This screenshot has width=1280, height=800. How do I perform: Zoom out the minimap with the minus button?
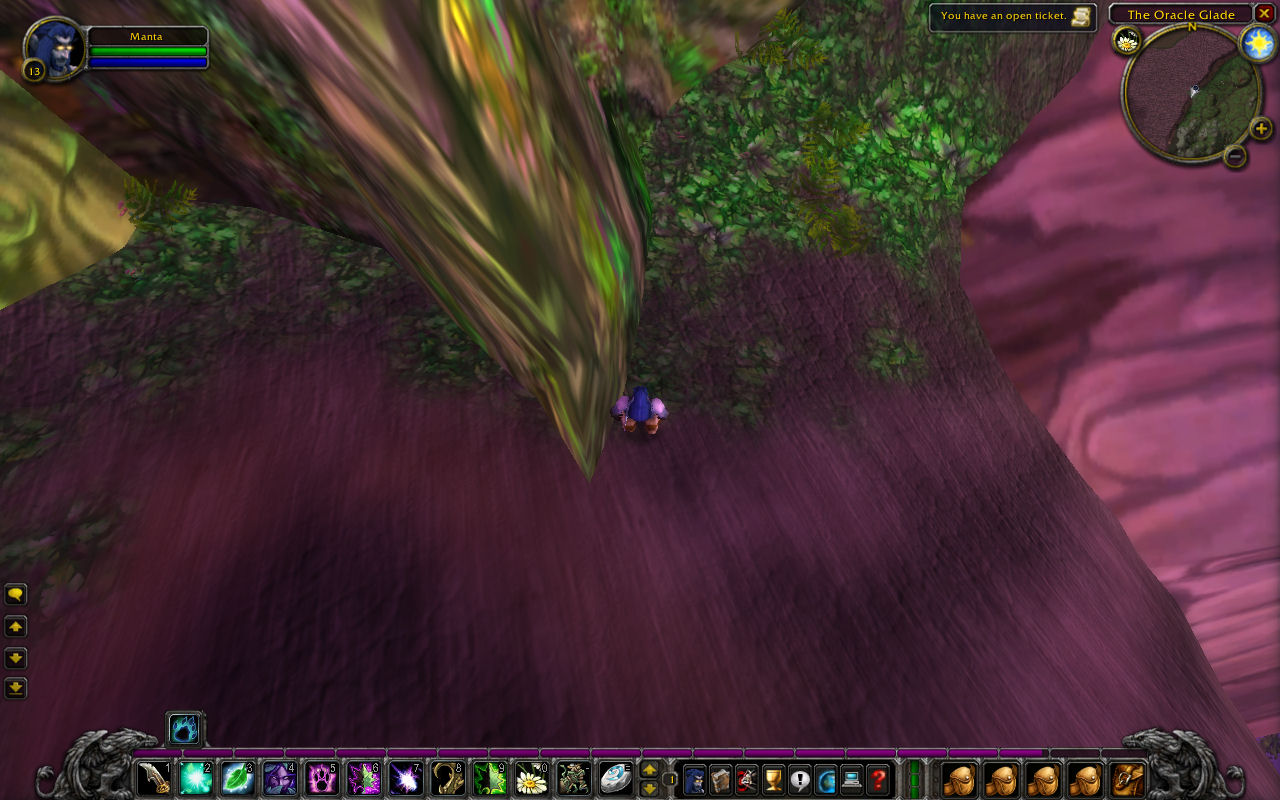click(1235, 155)
